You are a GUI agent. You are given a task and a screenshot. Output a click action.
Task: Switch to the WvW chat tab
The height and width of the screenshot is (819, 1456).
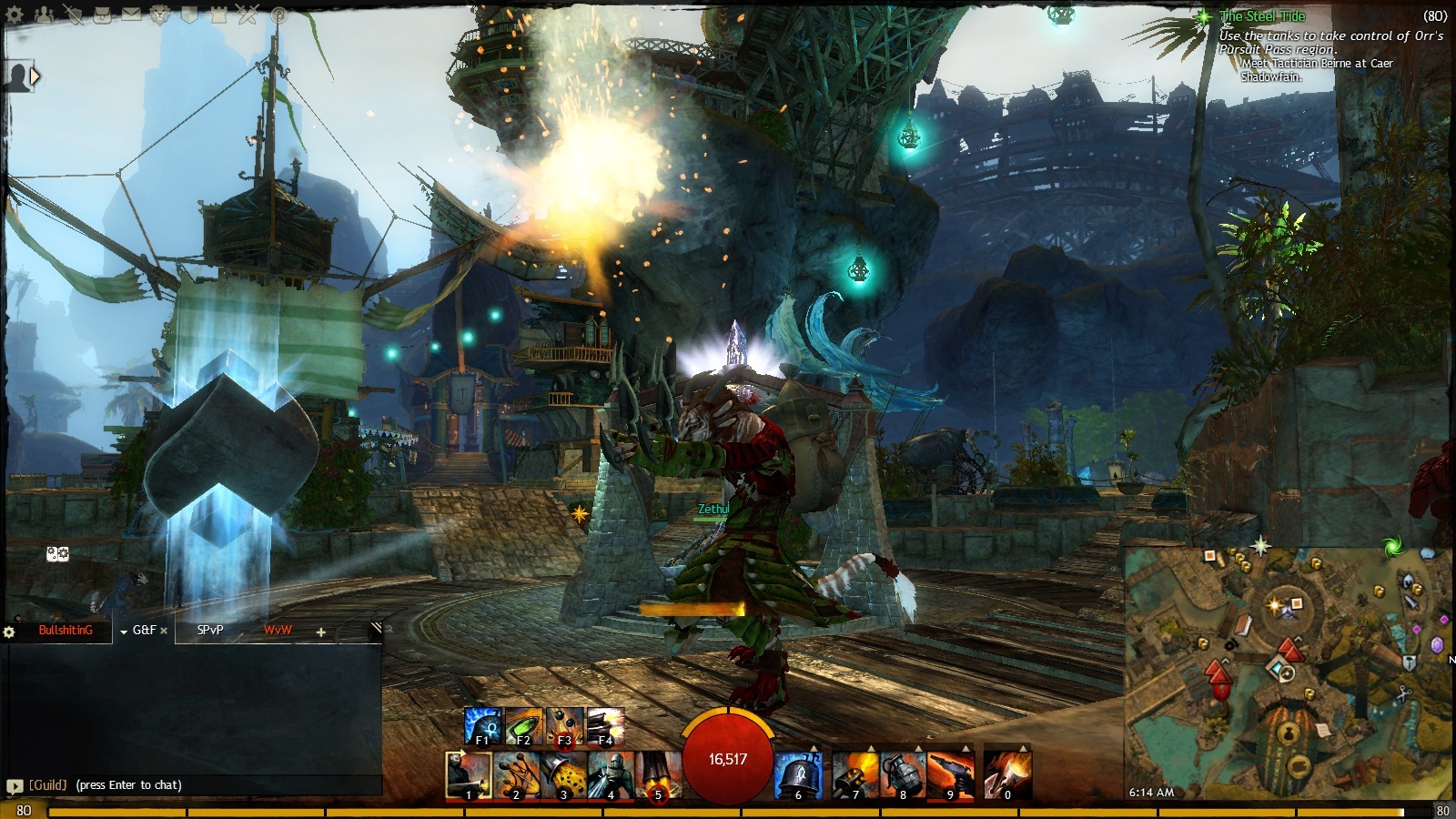[x=278, y=630]
